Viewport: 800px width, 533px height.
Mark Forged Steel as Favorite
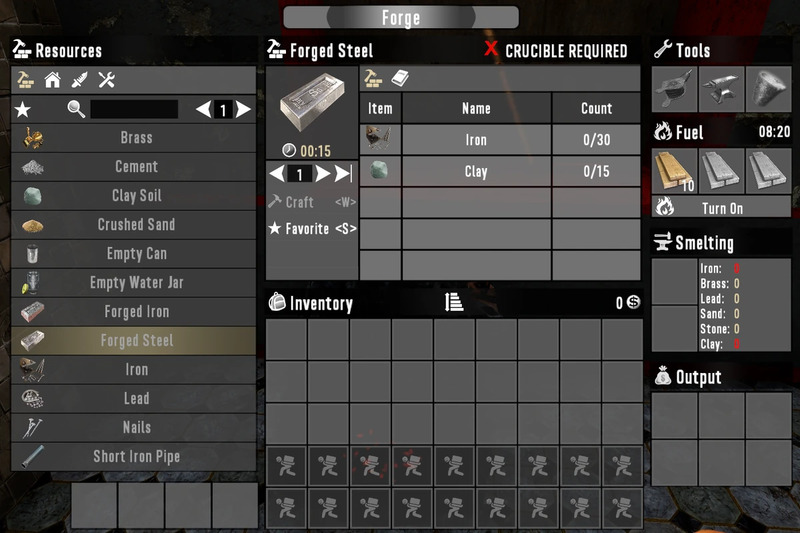(x=311, y=229)
